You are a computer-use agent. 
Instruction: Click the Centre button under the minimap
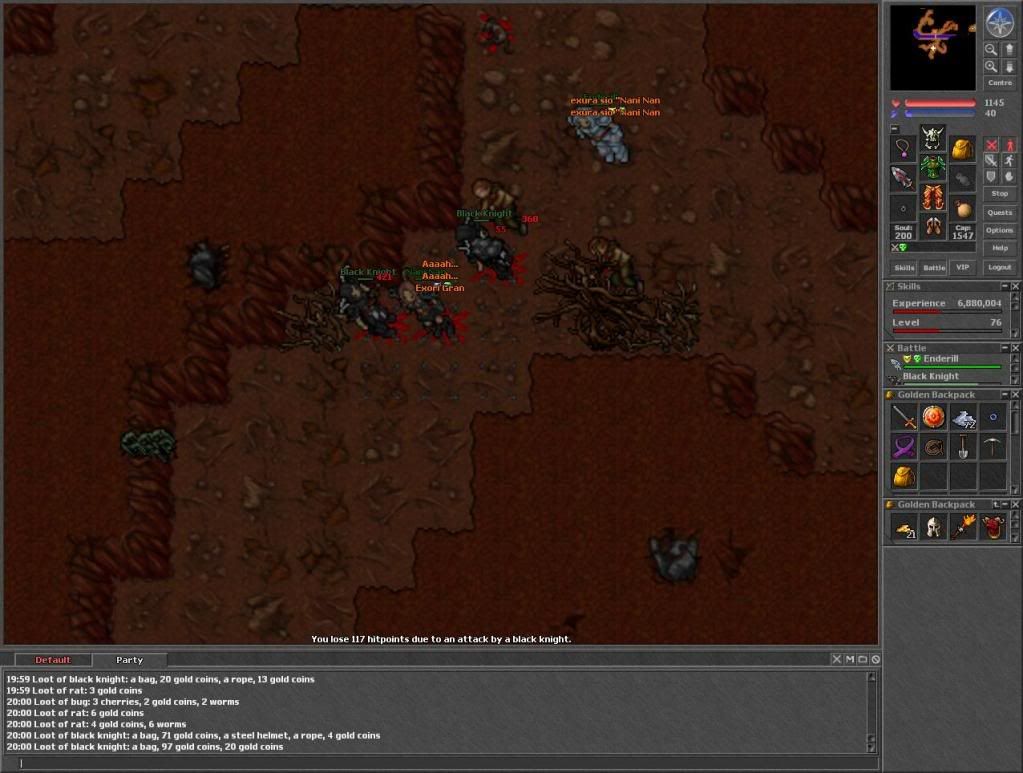999,83
